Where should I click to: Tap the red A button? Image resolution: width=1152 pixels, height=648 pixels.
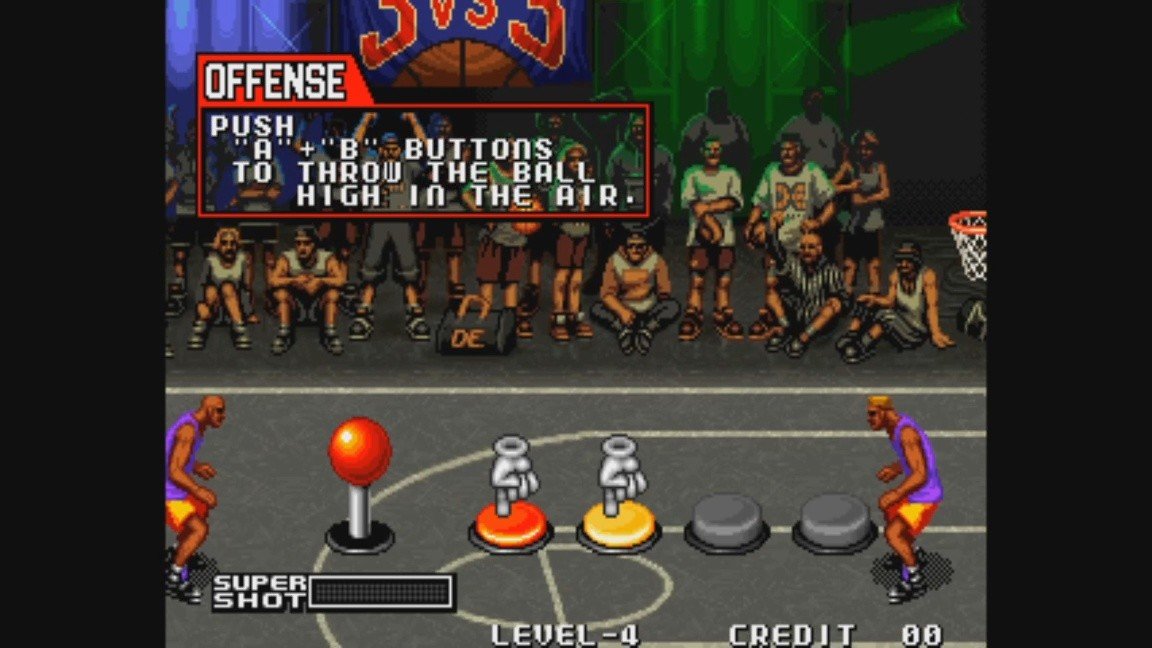click(510, 526)
